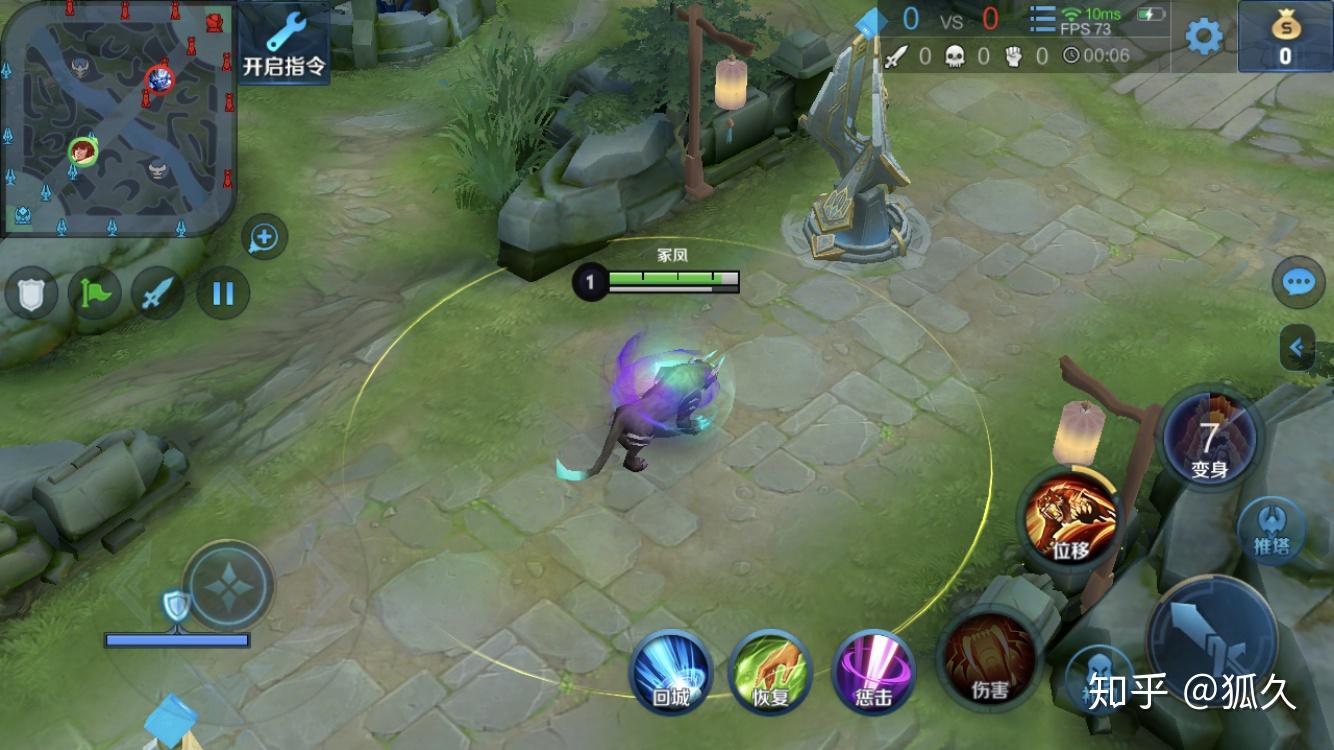Activate the 变身 ultimate skill
The width and height of the screenshot is (1334, 750).
coord(1210,437)
